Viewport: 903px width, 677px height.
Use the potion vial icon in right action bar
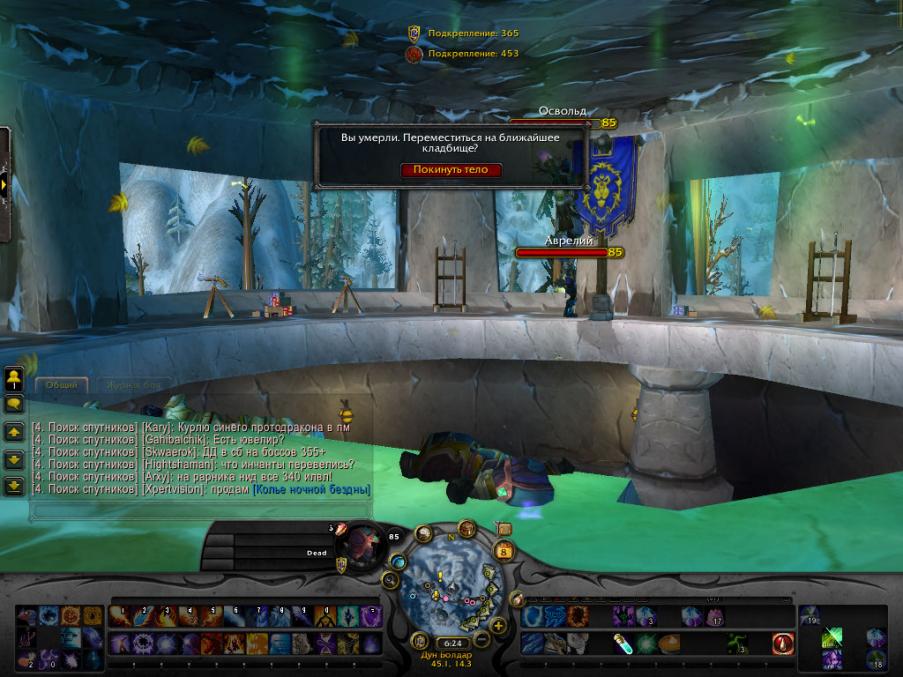coord(621,644)
